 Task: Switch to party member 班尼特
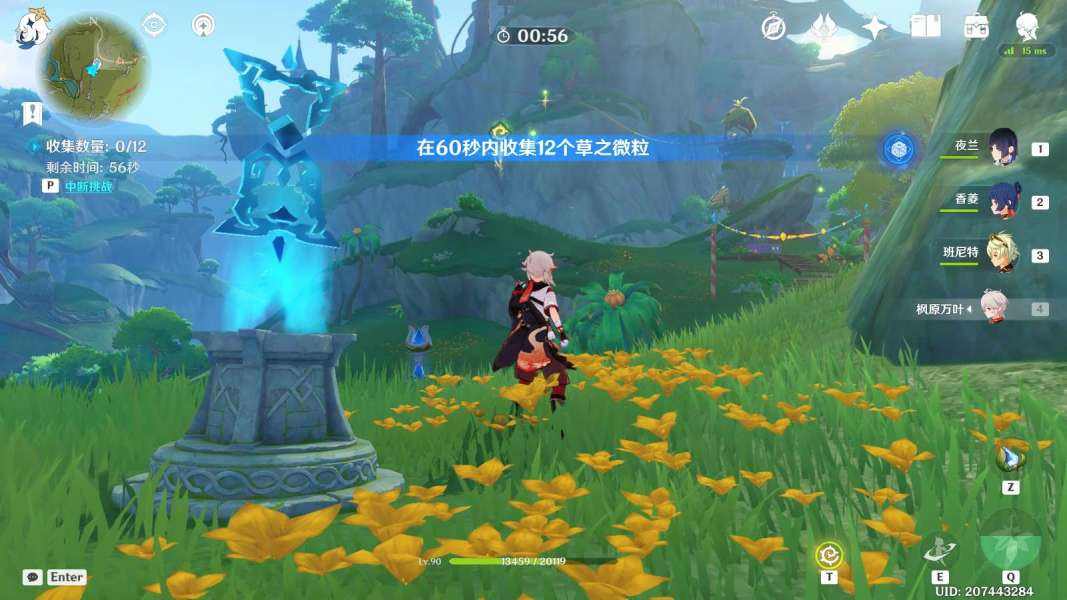pos(1003,254)
